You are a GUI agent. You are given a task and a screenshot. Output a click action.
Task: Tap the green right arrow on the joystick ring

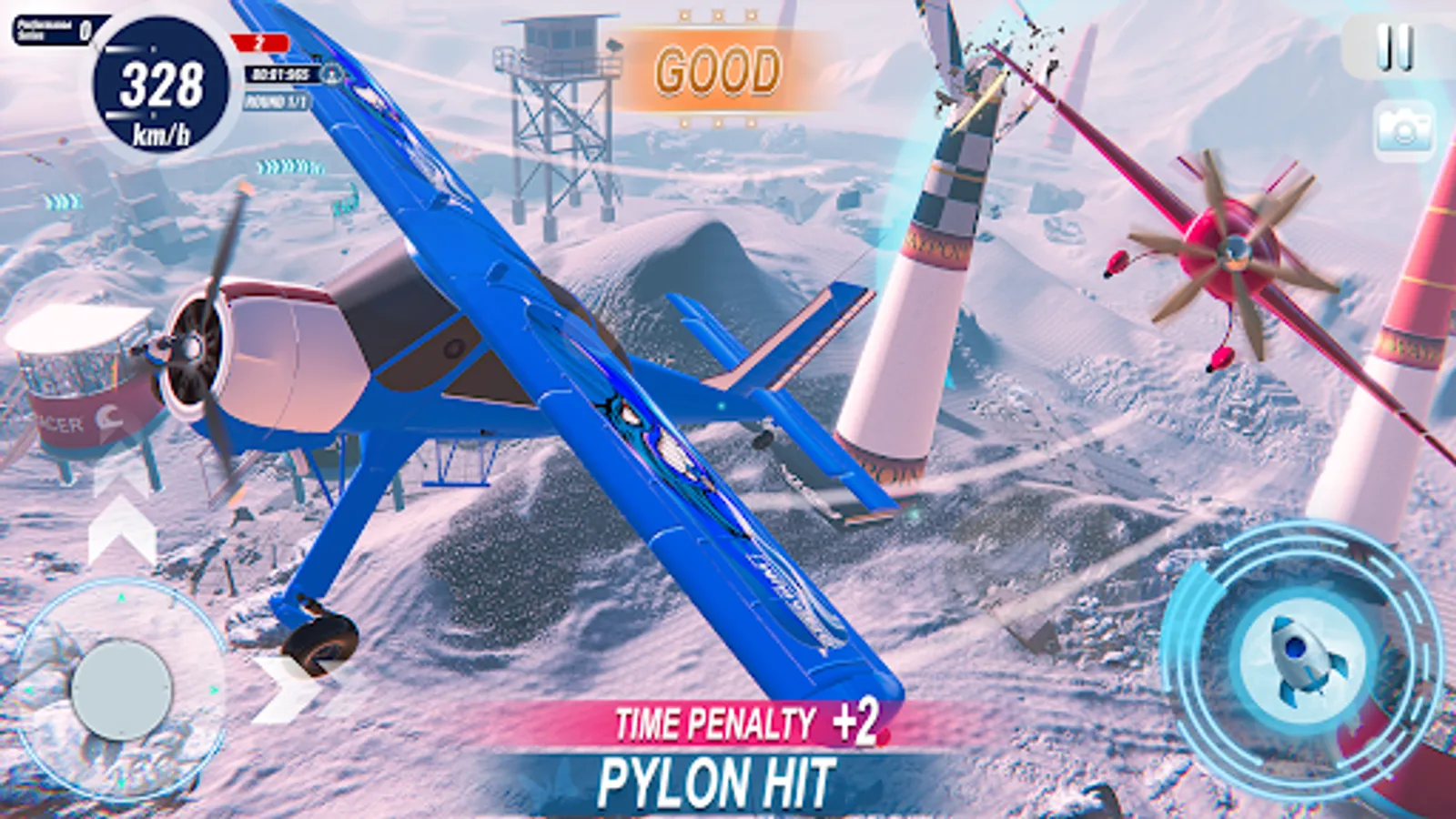click(213, 691)
